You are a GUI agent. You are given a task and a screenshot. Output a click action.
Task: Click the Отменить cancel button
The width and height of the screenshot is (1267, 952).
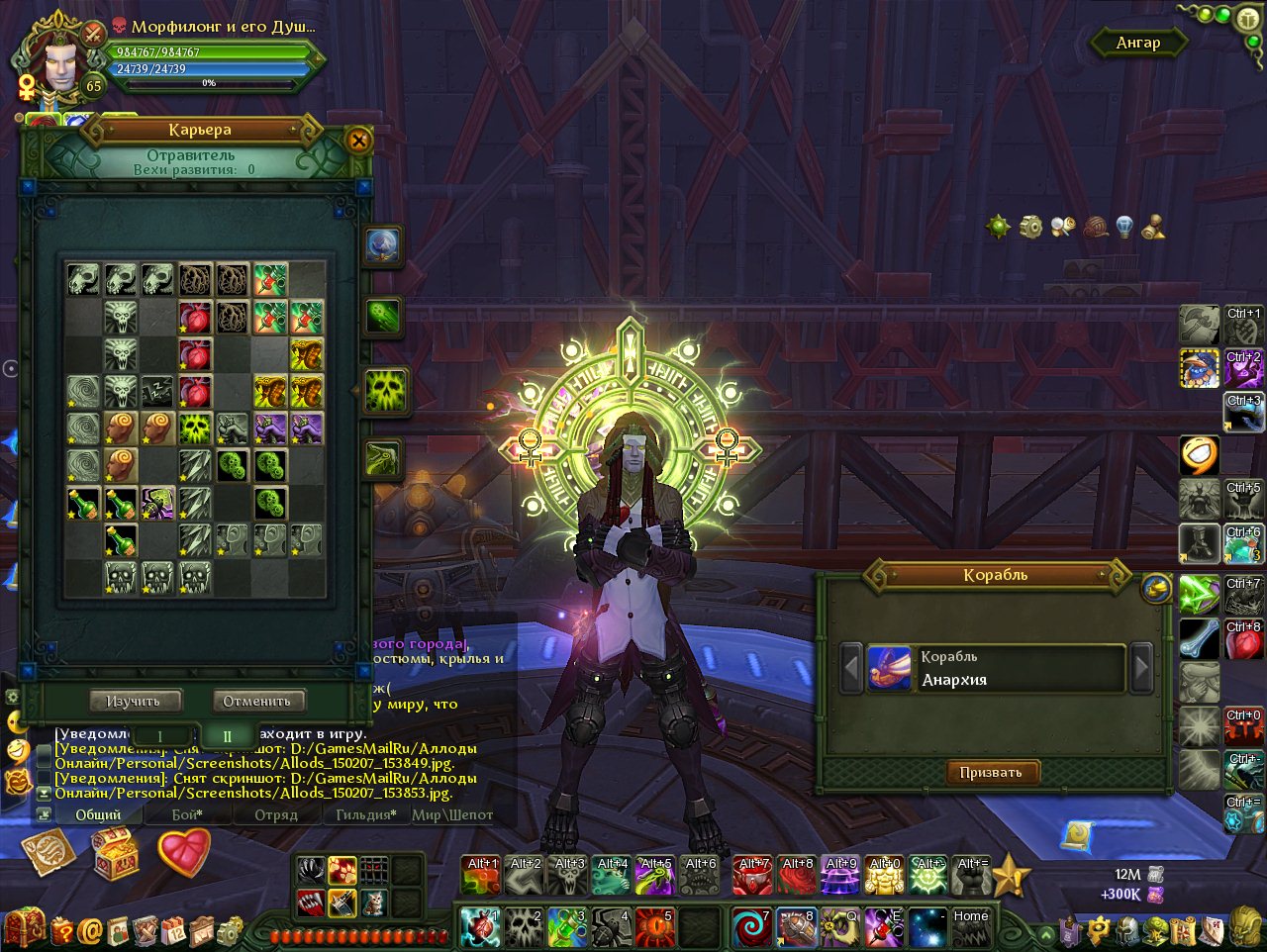[257, 701]
